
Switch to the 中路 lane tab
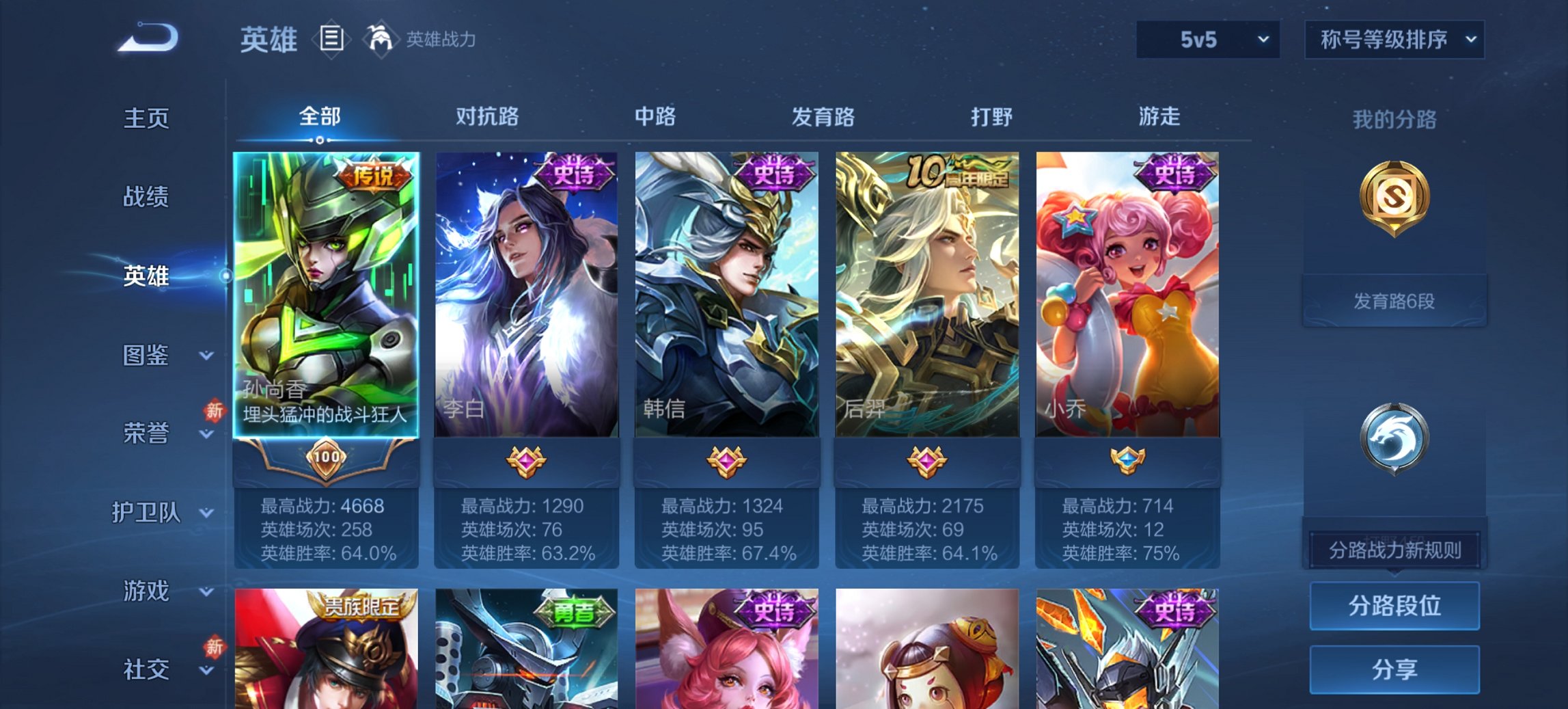click(x=654, y=117)
